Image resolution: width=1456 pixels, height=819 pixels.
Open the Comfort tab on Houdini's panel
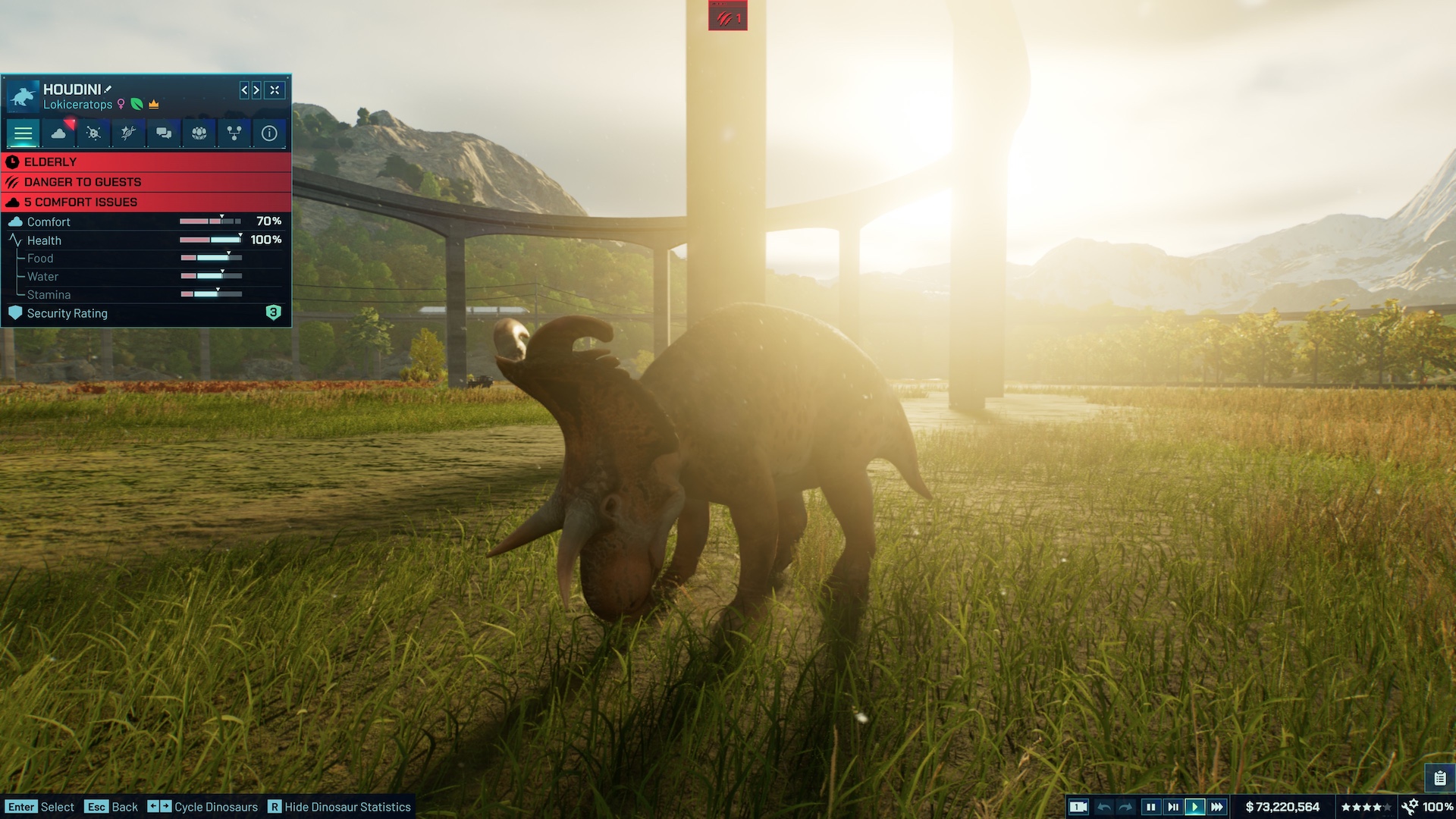click(x=59, y=133)
